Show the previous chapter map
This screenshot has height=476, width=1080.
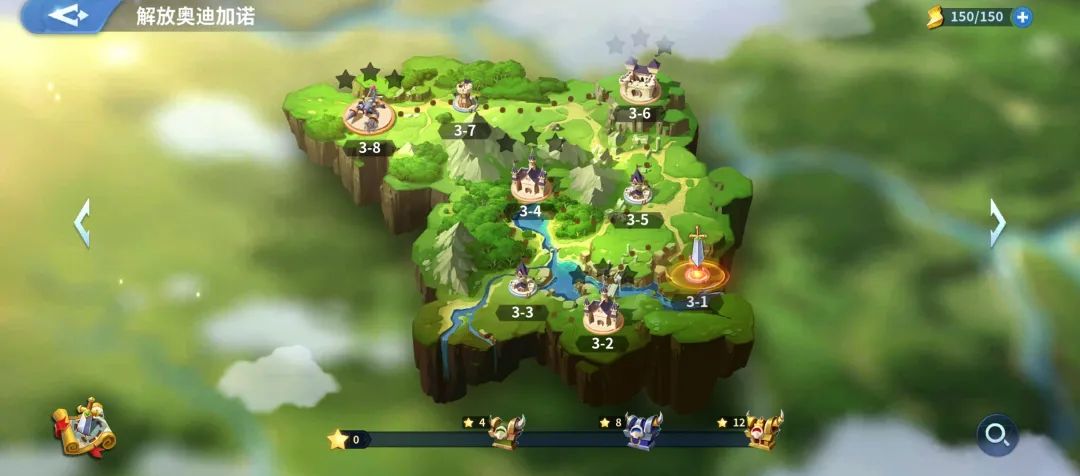click(82, 222)
